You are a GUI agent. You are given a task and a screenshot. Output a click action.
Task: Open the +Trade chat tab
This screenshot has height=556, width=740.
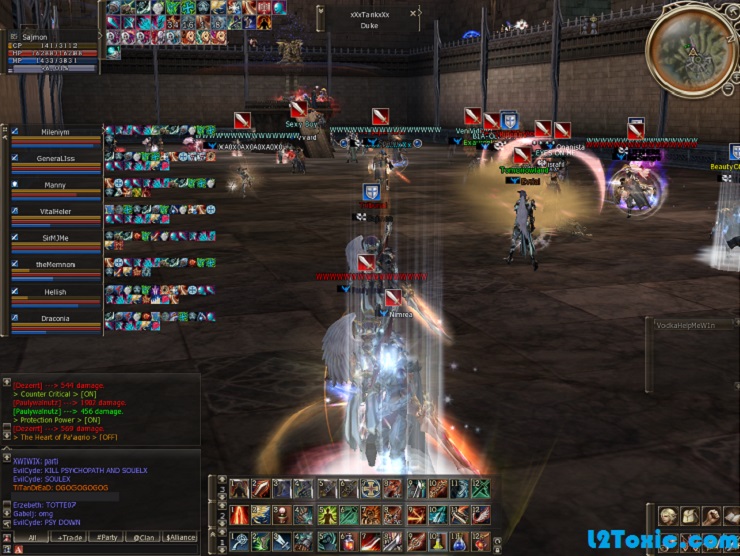click(x=70, y=537)
